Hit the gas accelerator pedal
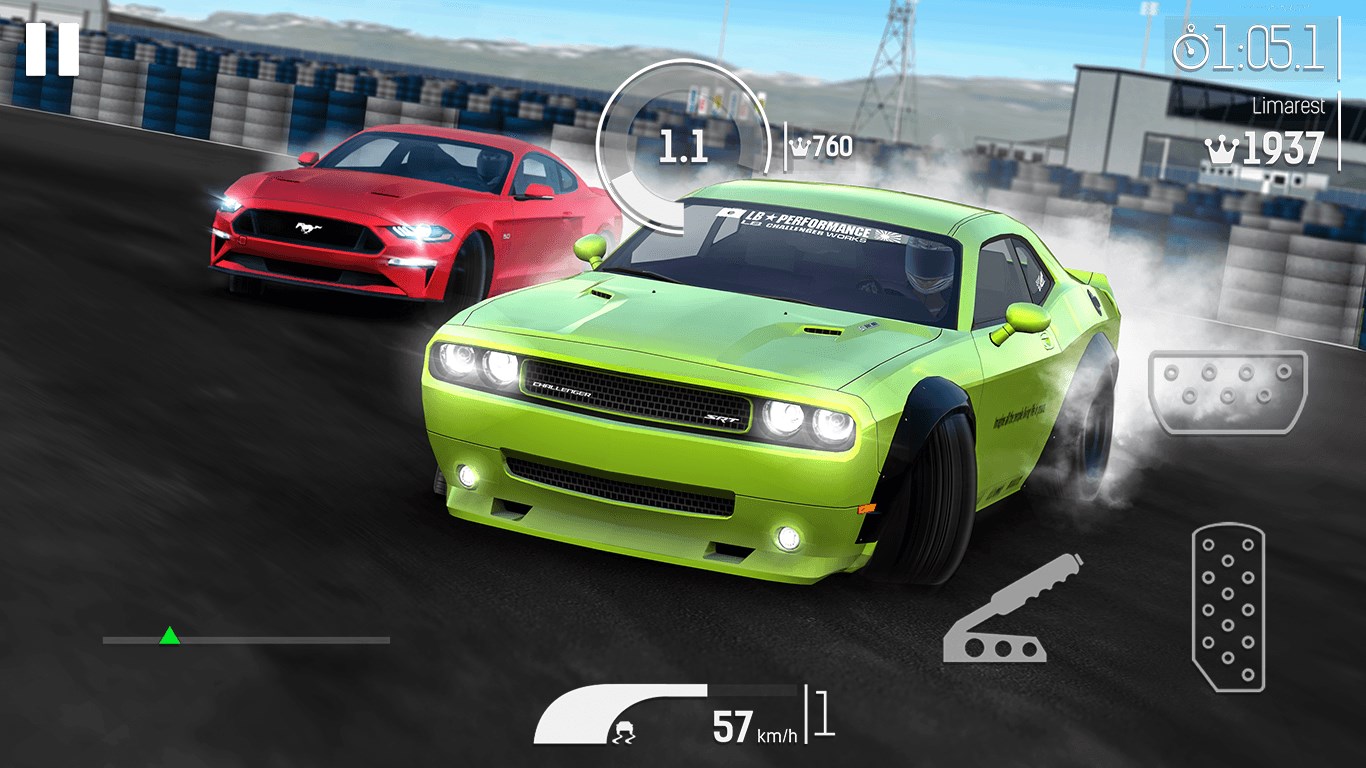Image resolution: width=1366 pixels, height=768 pixels. pos(1228,608)
